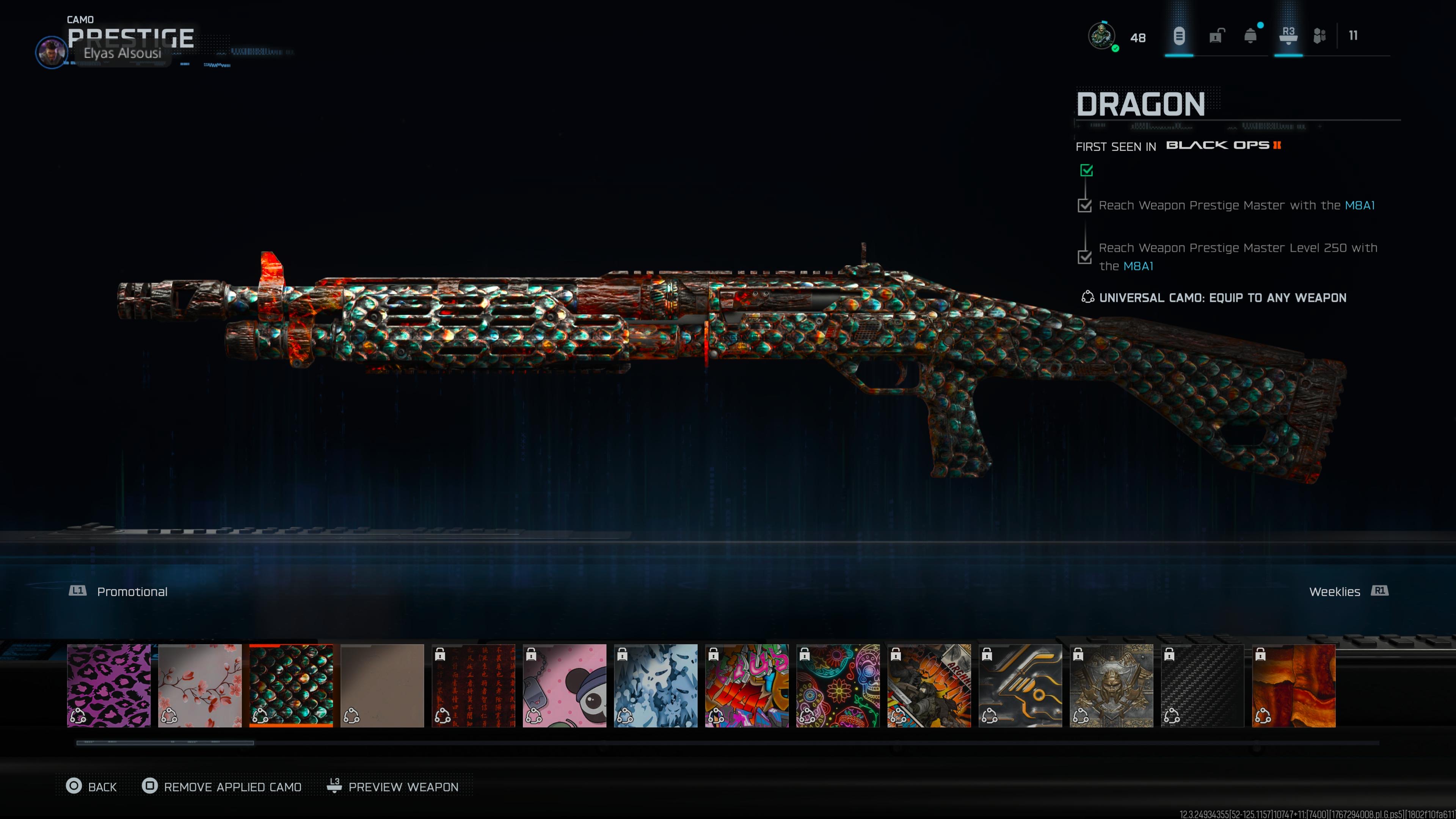This screenshot has width=1456, height=819.
Task: Choose the locked pink panda camo
Action: tap(564, 685)
